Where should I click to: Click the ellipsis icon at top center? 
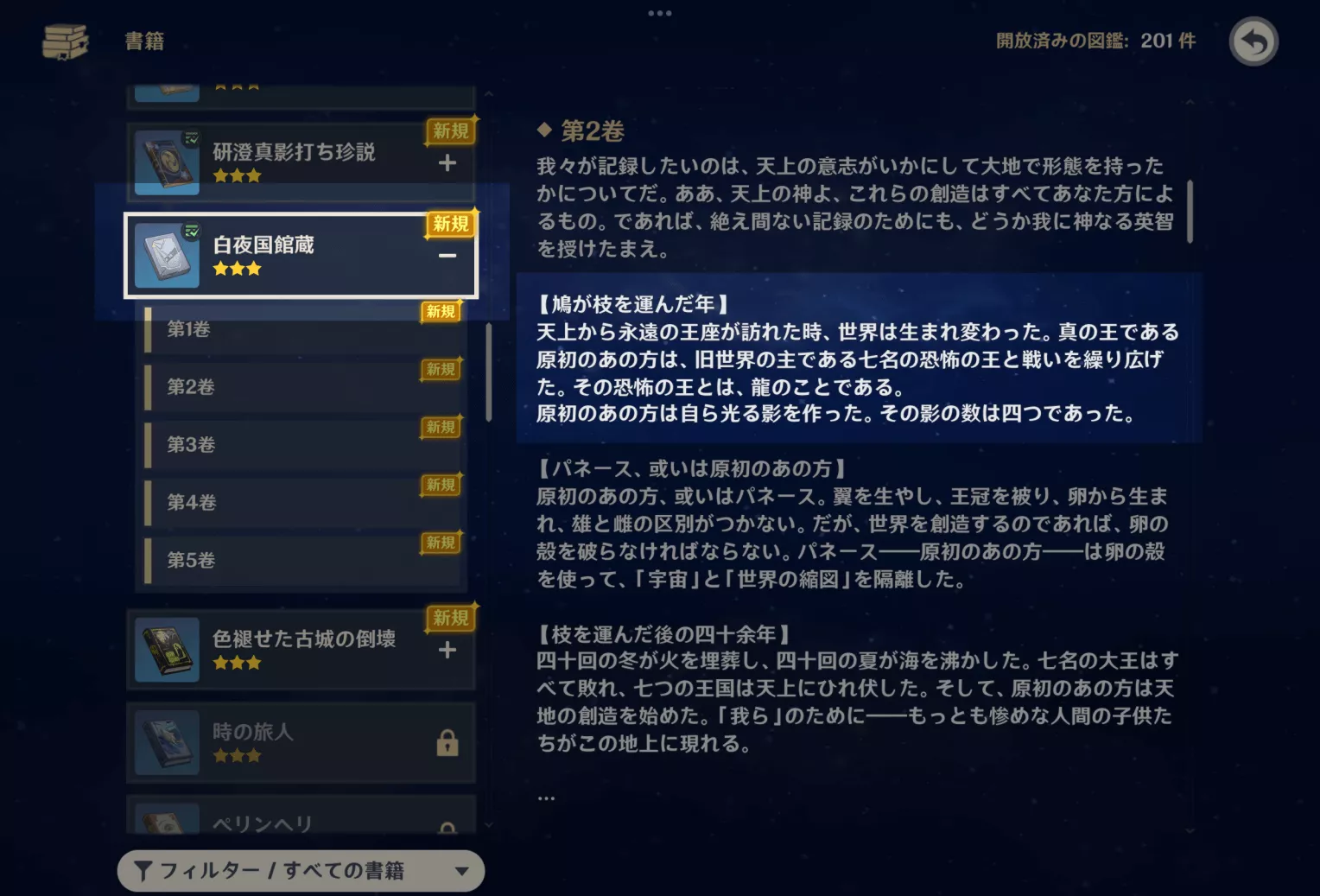(660, 12)
